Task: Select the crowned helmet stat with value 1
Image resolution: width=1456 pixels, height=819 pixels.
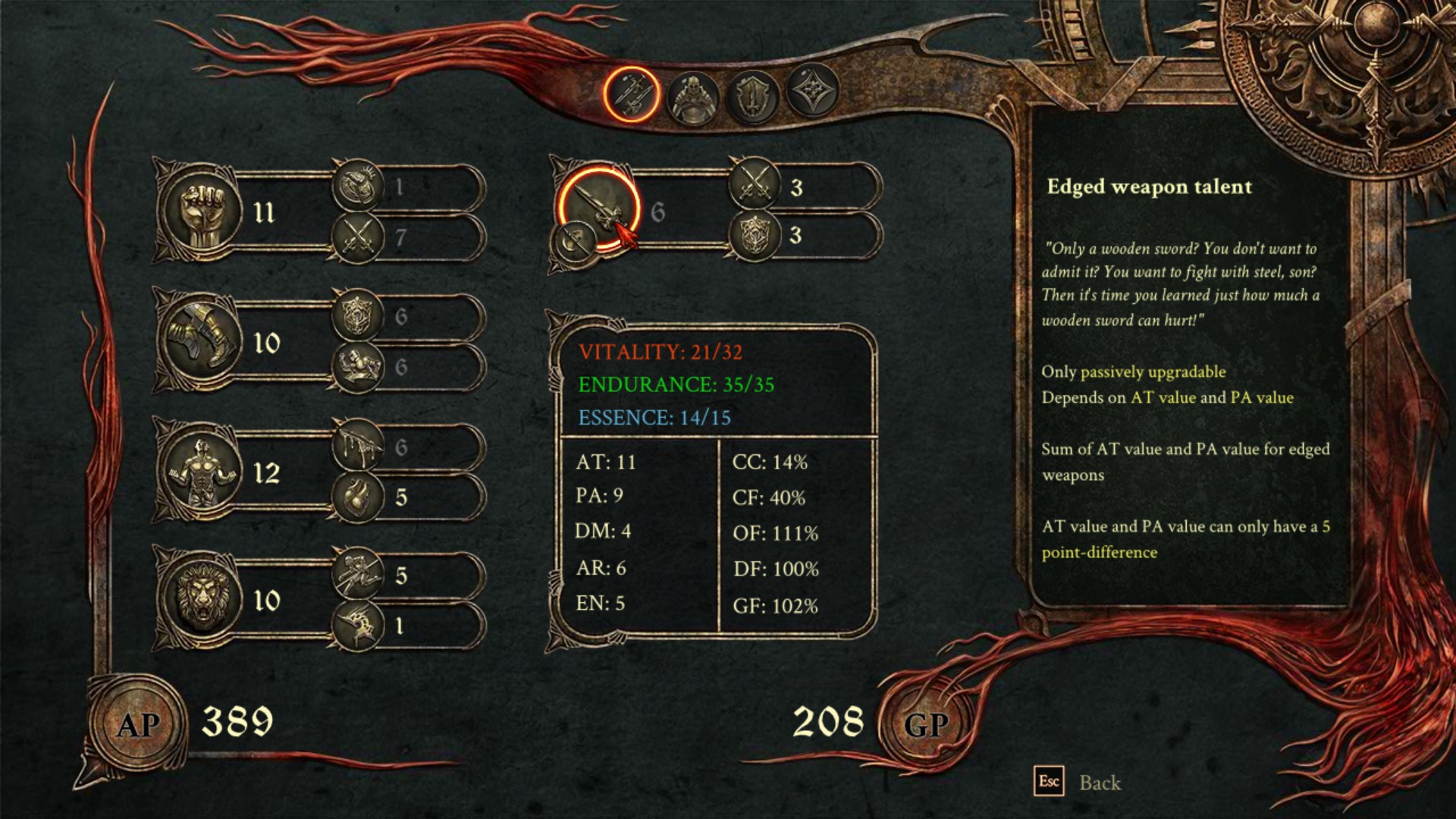Action: 359,186
